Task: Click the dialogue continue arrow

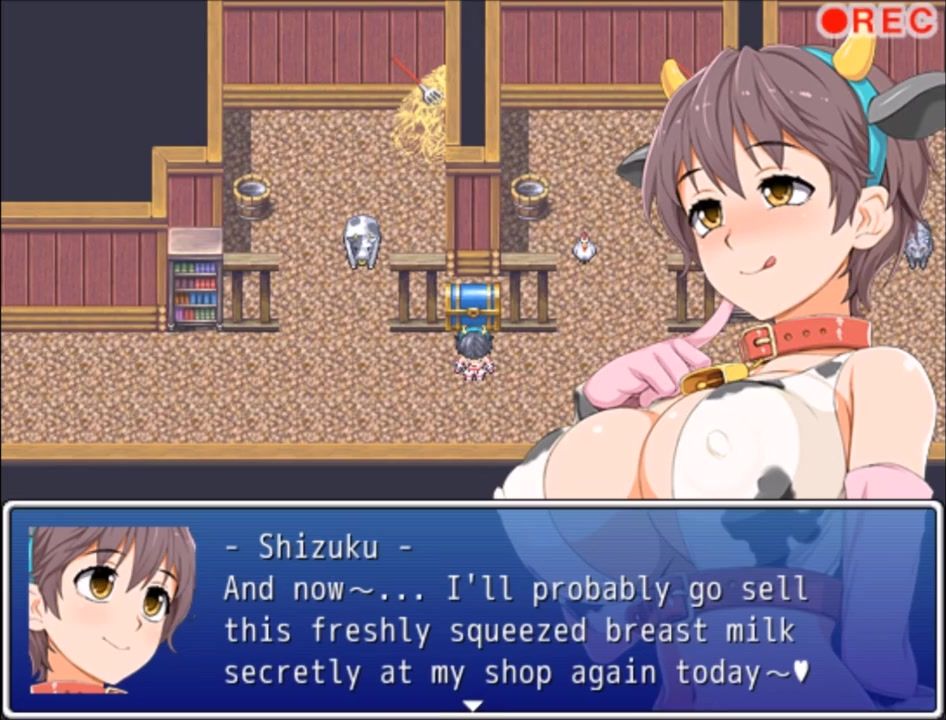Action: (x=472, y=705)
